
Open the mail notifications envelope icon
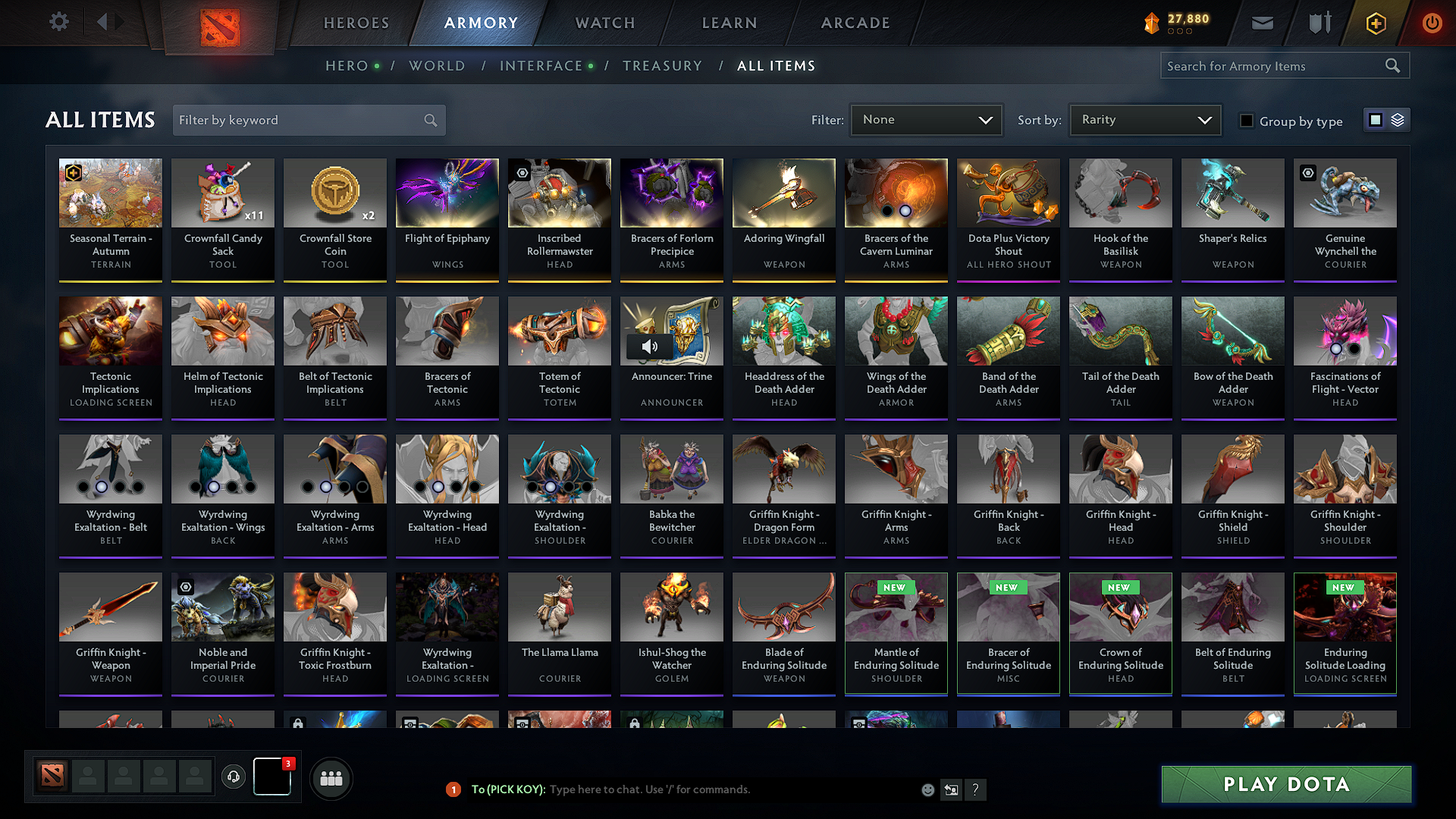click(1262, 23)
